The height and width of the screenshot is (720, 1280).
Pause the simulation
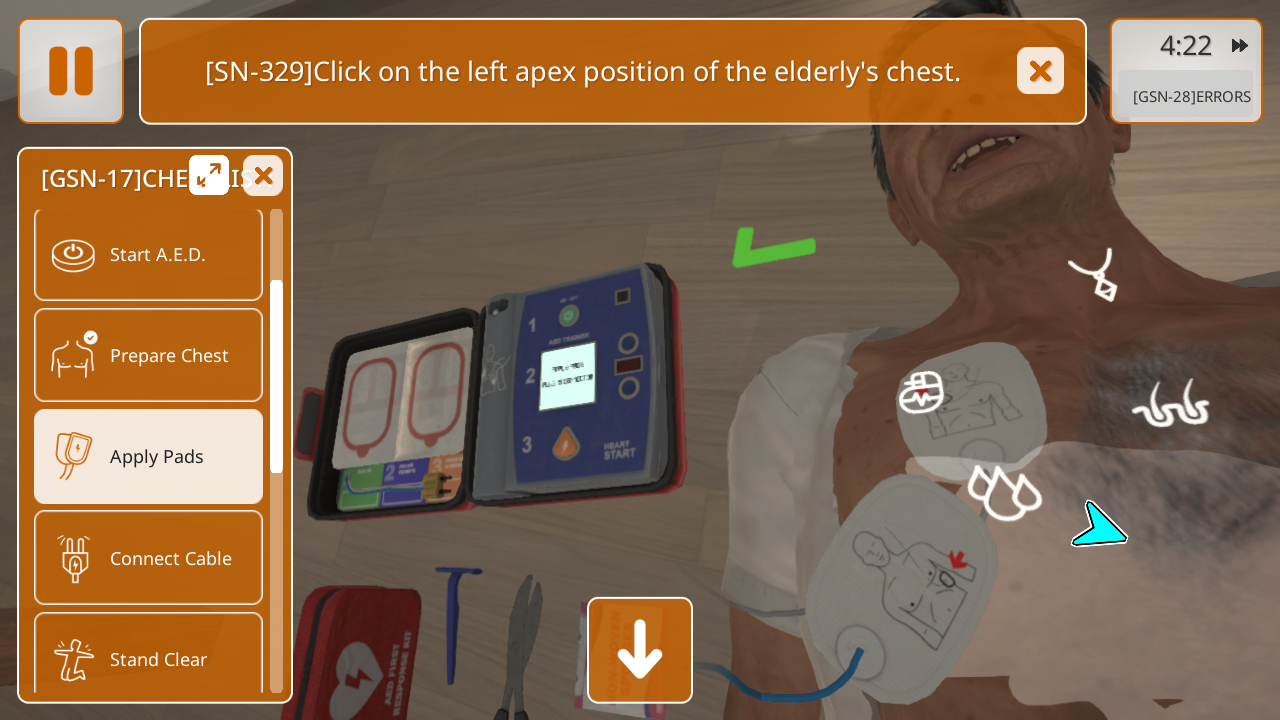[x=71, y=71]
